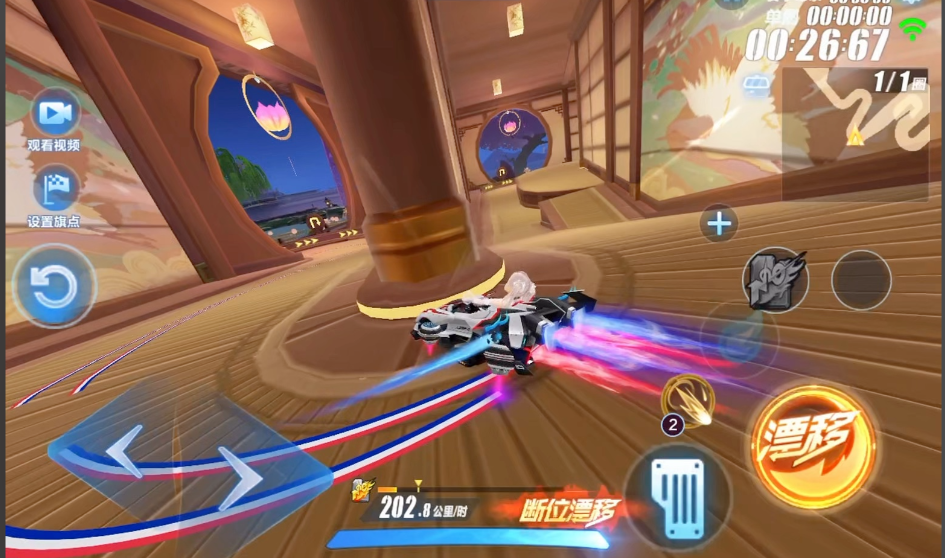
Task: Steer left with the left arrow
Action: pyautogui.click(x=124, y=451)
